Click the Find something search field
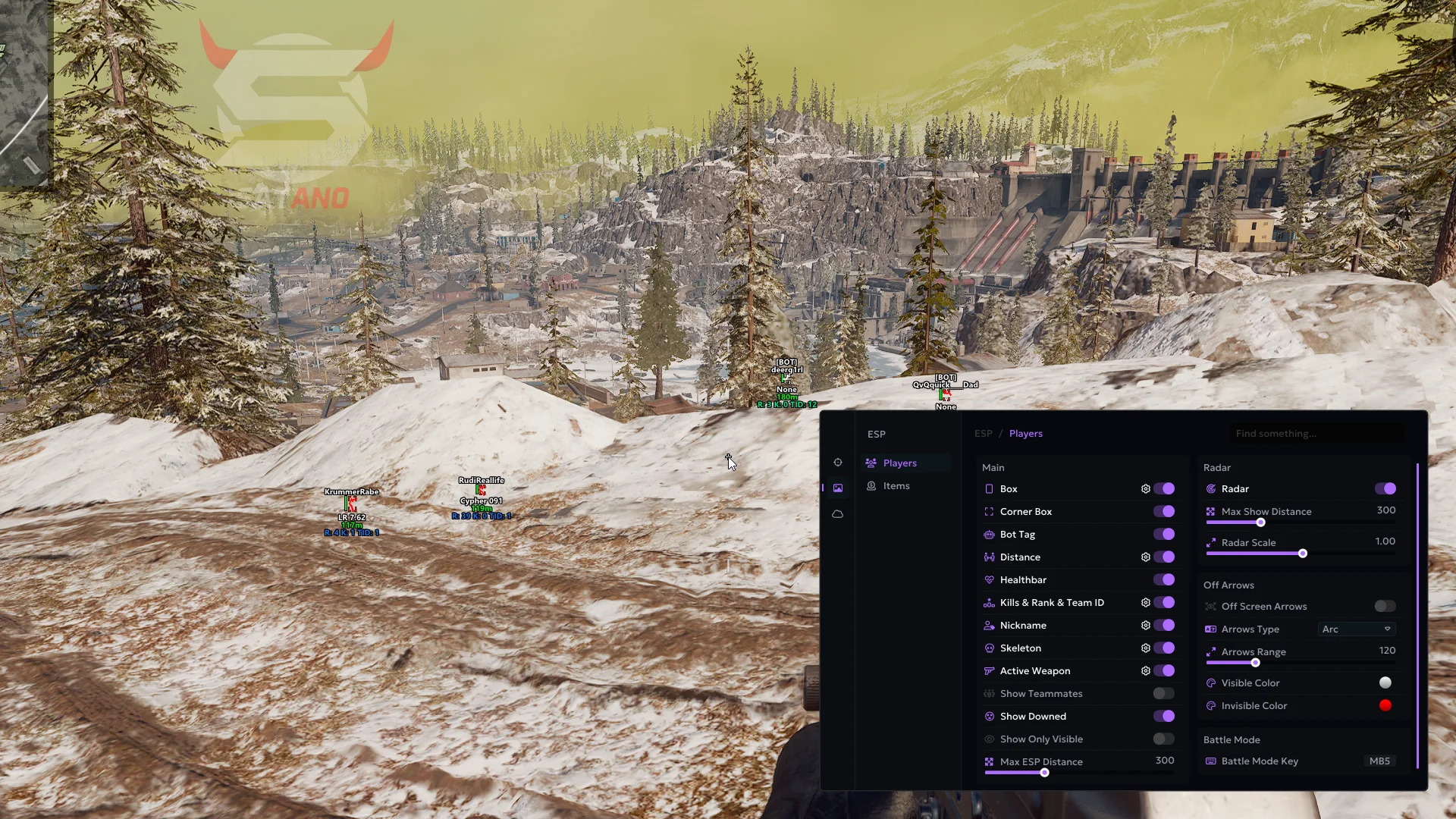1456x819 pixels. (x=1316, y=434)
